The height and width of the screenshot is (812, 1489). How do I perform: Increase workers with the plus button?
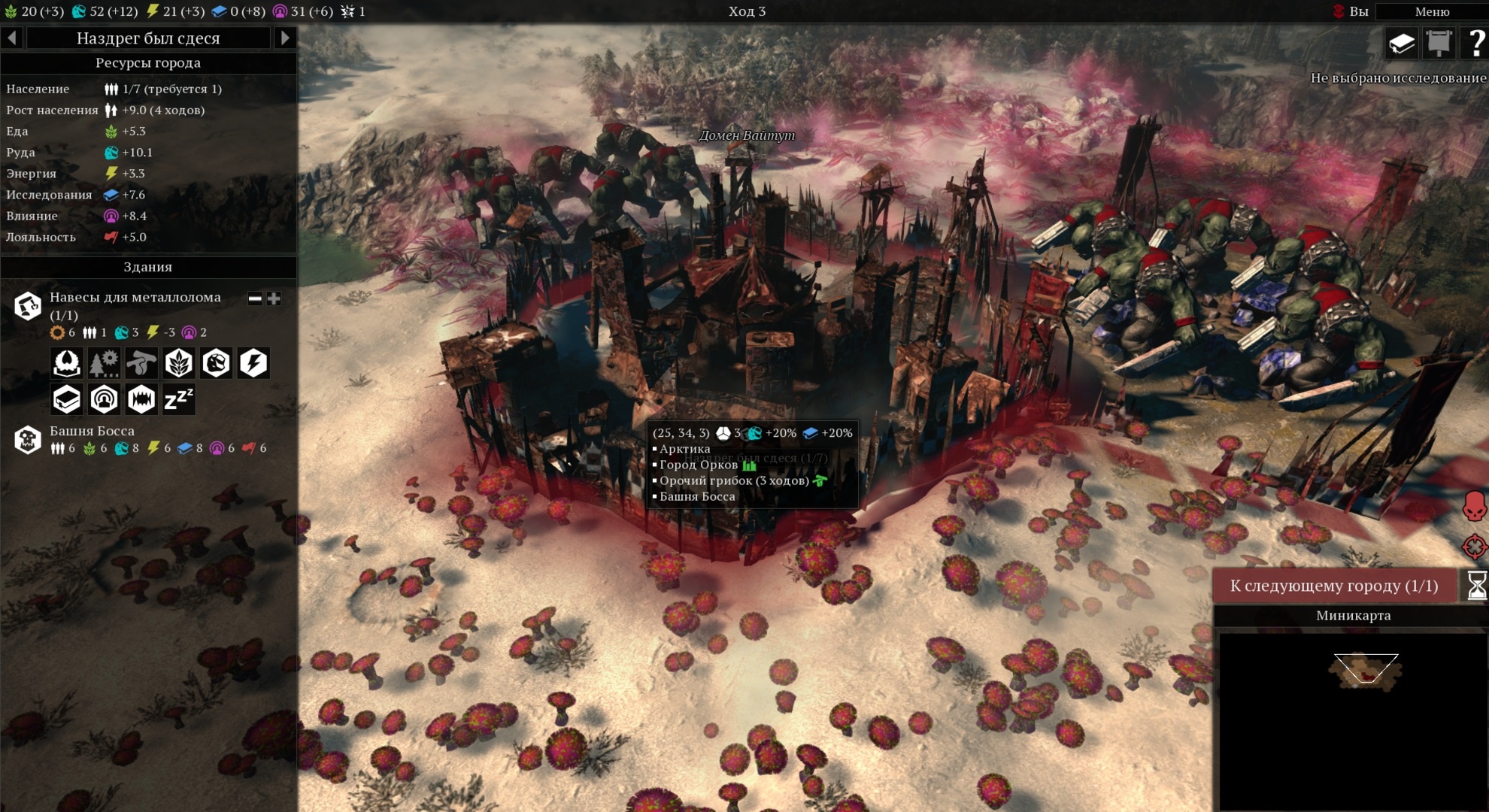pos(274,298)
